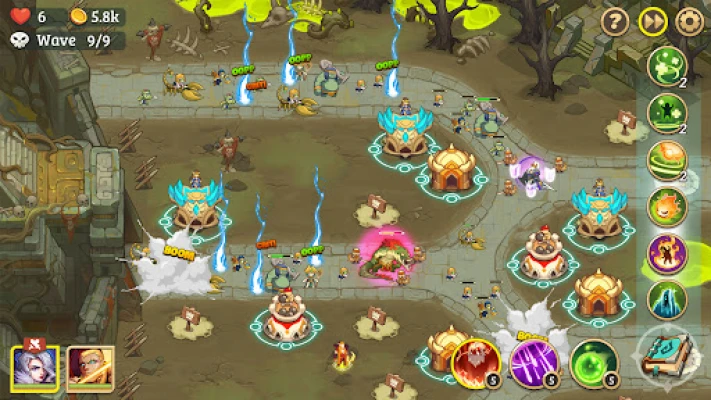Viewport: 711px width, 400px height.
Task: Open the help question mark button
Action: click(614, 21)
